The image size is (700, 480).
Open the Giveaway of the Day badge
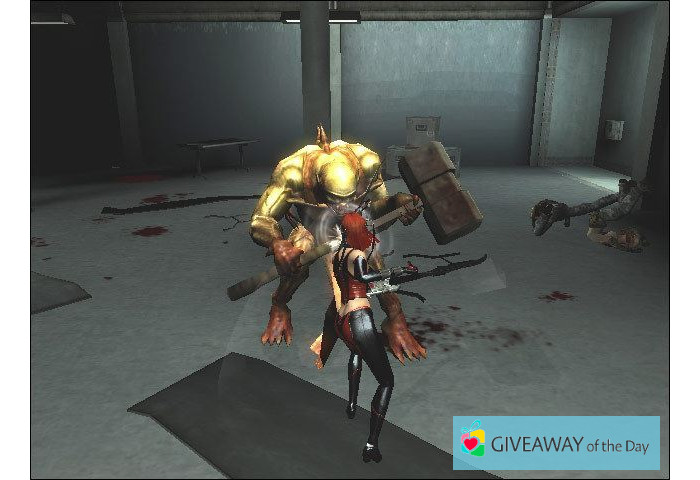556,443
